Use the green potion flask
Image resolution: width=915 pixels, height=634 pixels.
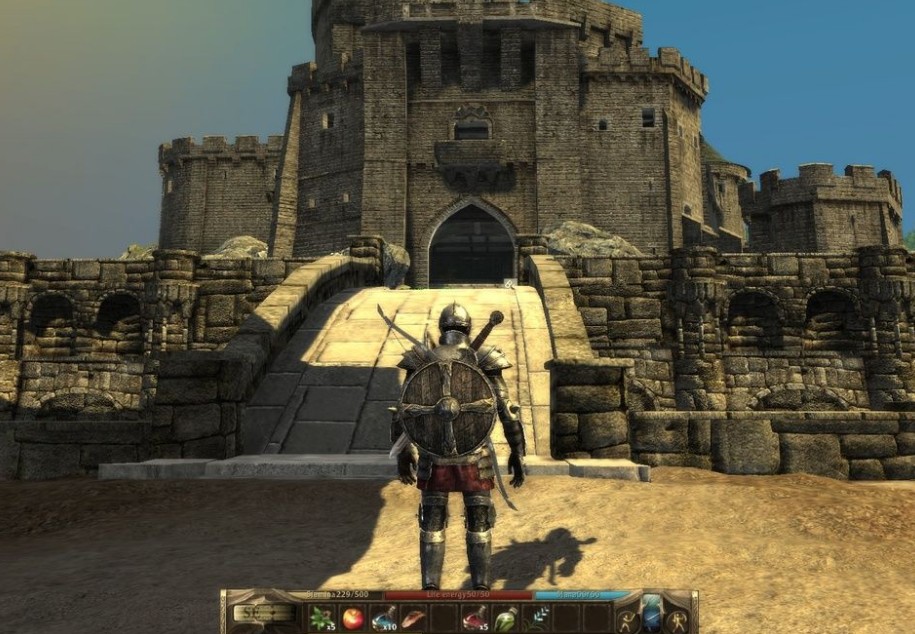(x=506, y=618)
